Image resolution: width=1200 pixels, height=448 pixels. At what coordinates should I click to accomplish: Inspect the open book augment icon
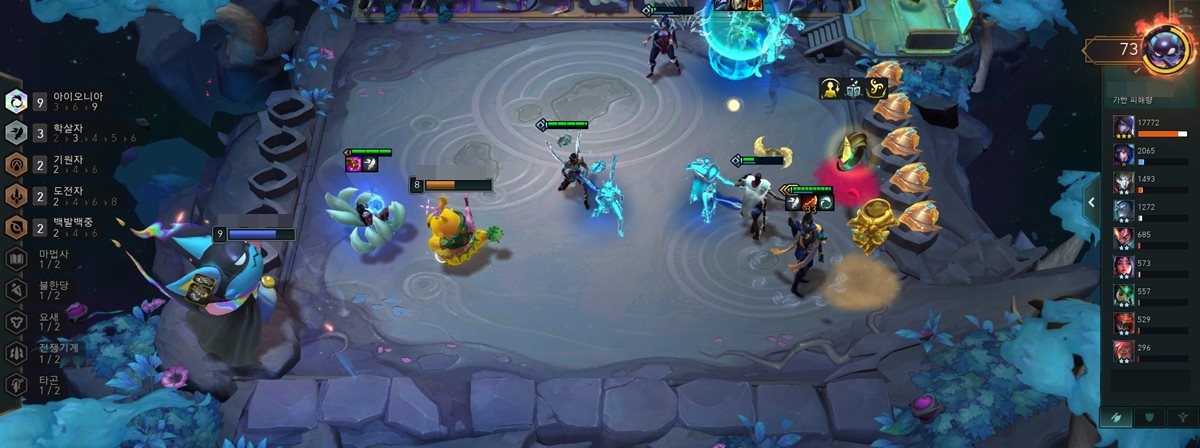click(854, 88)
